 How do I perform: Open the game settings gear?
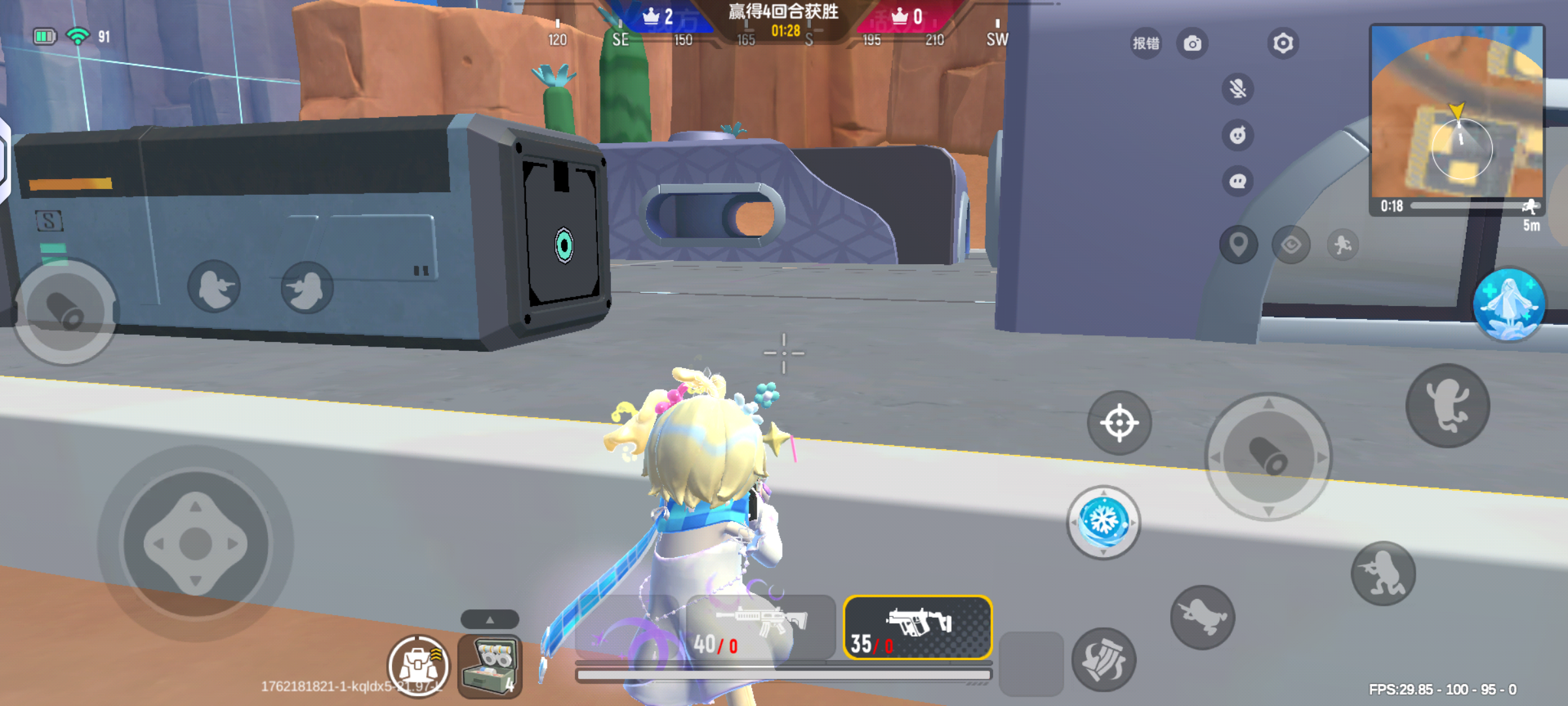[1282, 42]
